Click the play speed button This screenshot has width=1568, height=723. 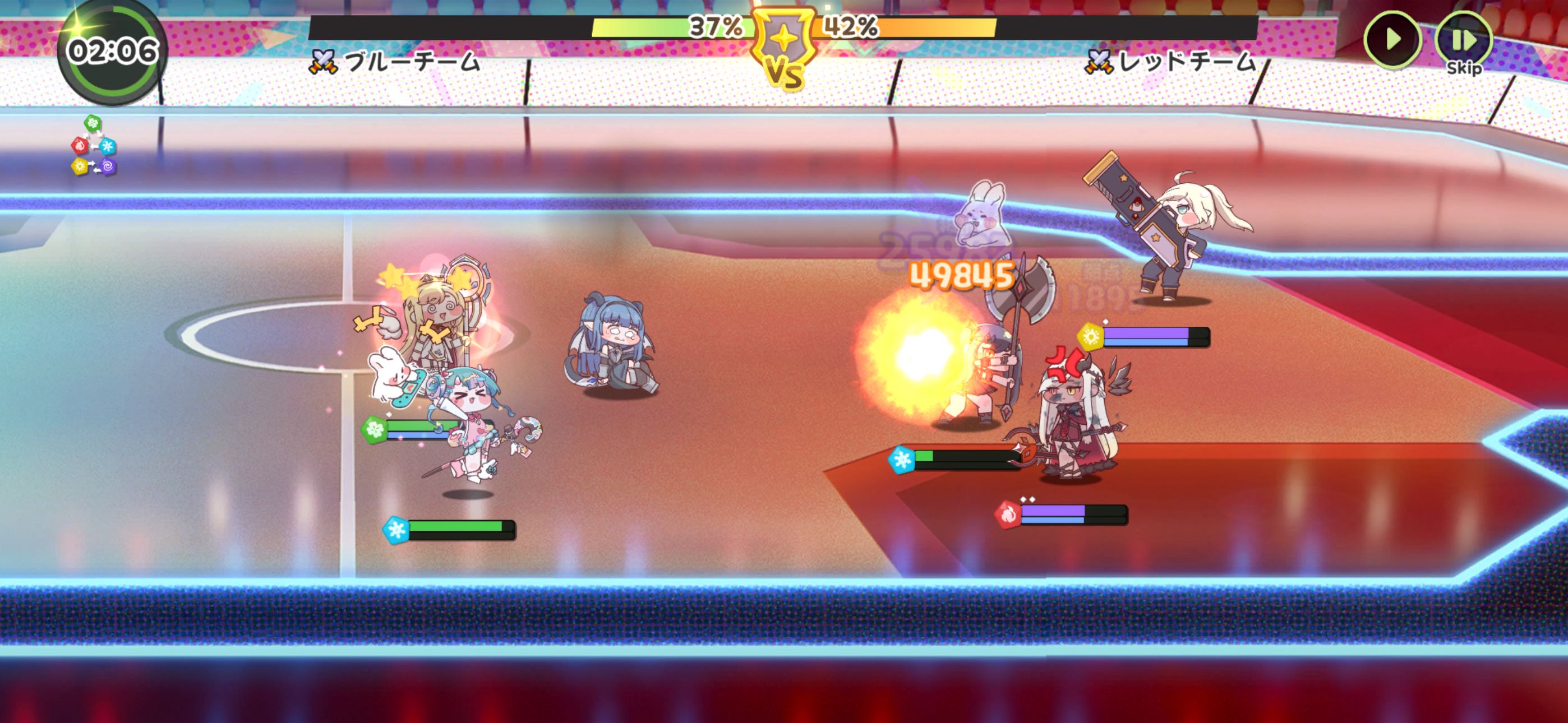1392,40
